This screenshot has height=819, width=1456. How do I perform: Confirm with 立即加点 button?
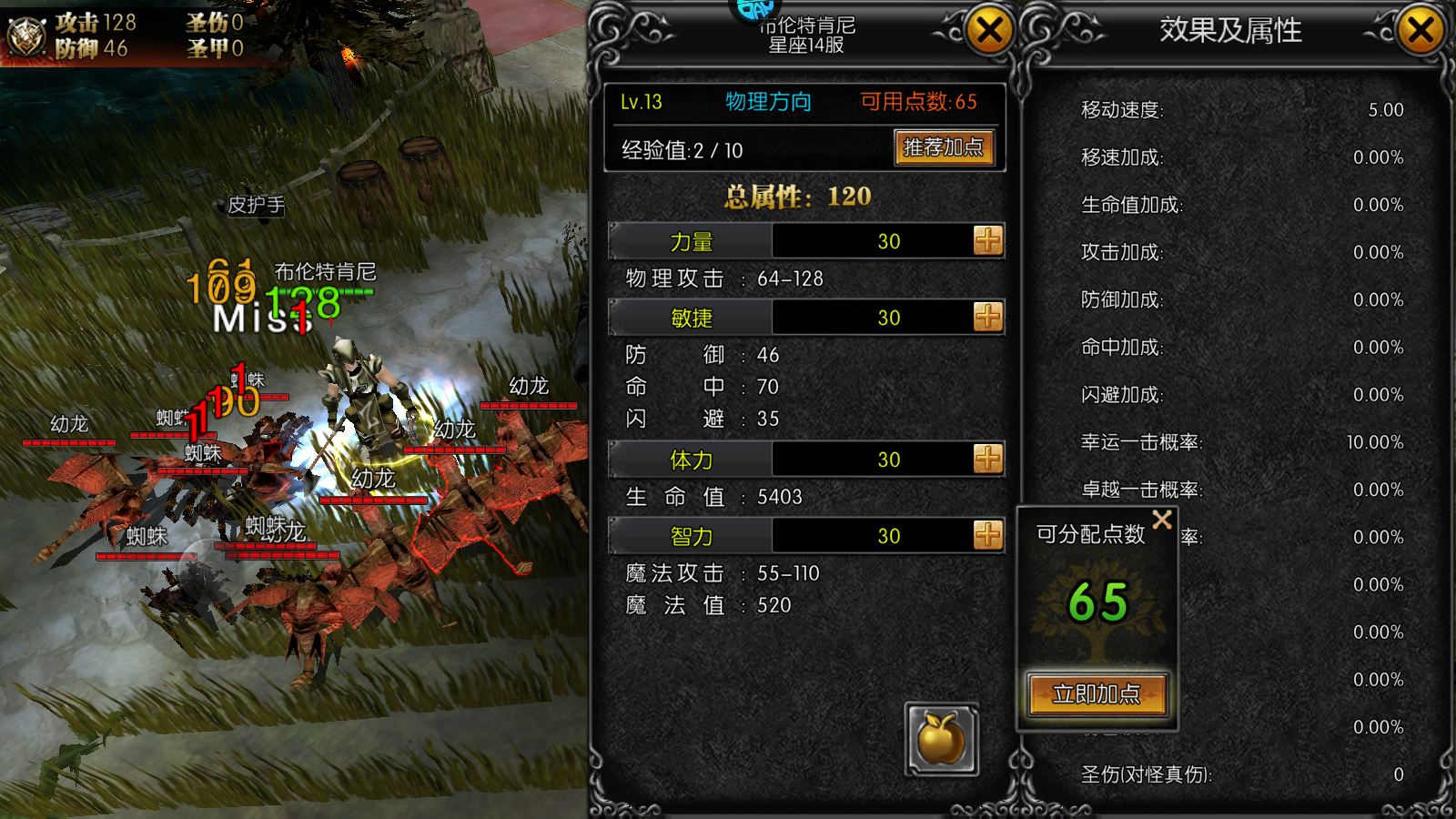(x=1097, y=694)
